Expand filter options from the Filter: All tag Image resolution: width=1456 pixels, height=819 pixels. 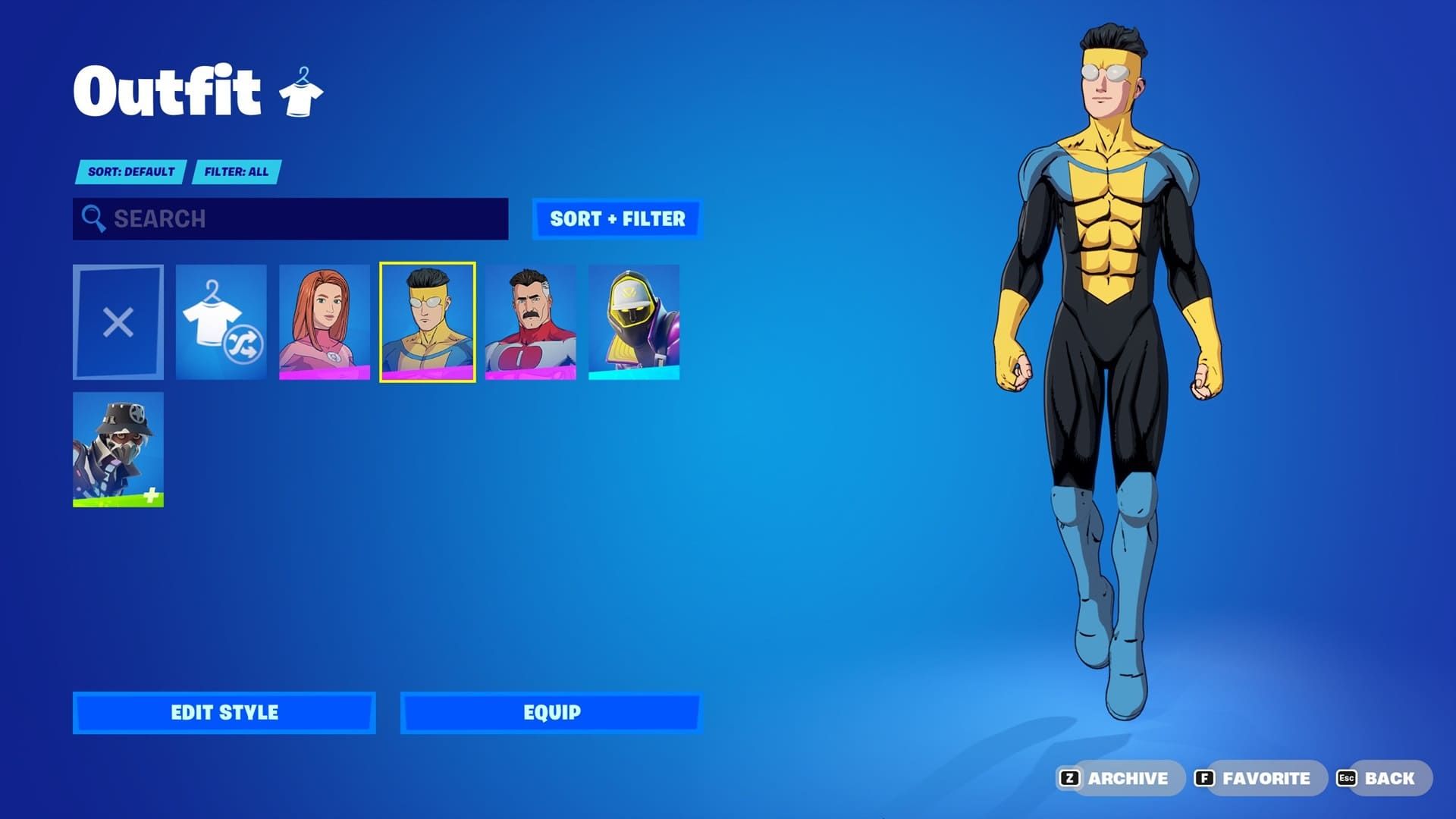[x=237, y=171]
